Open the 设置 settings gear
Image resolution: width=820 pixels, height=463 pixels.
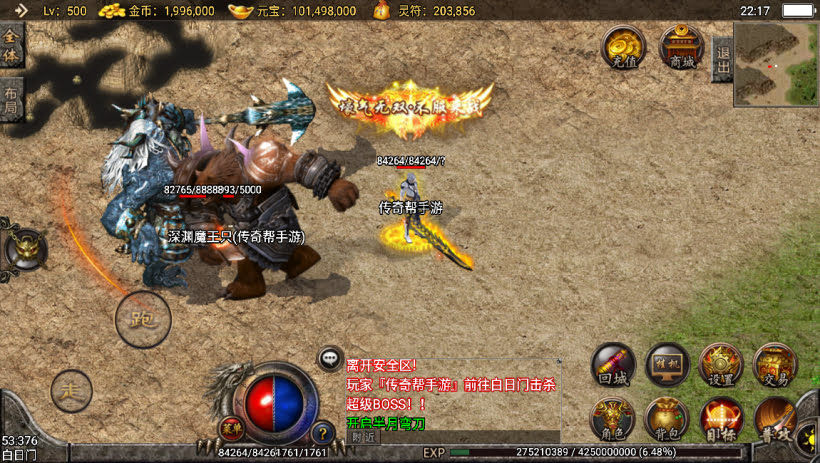[x=720, y=364]
